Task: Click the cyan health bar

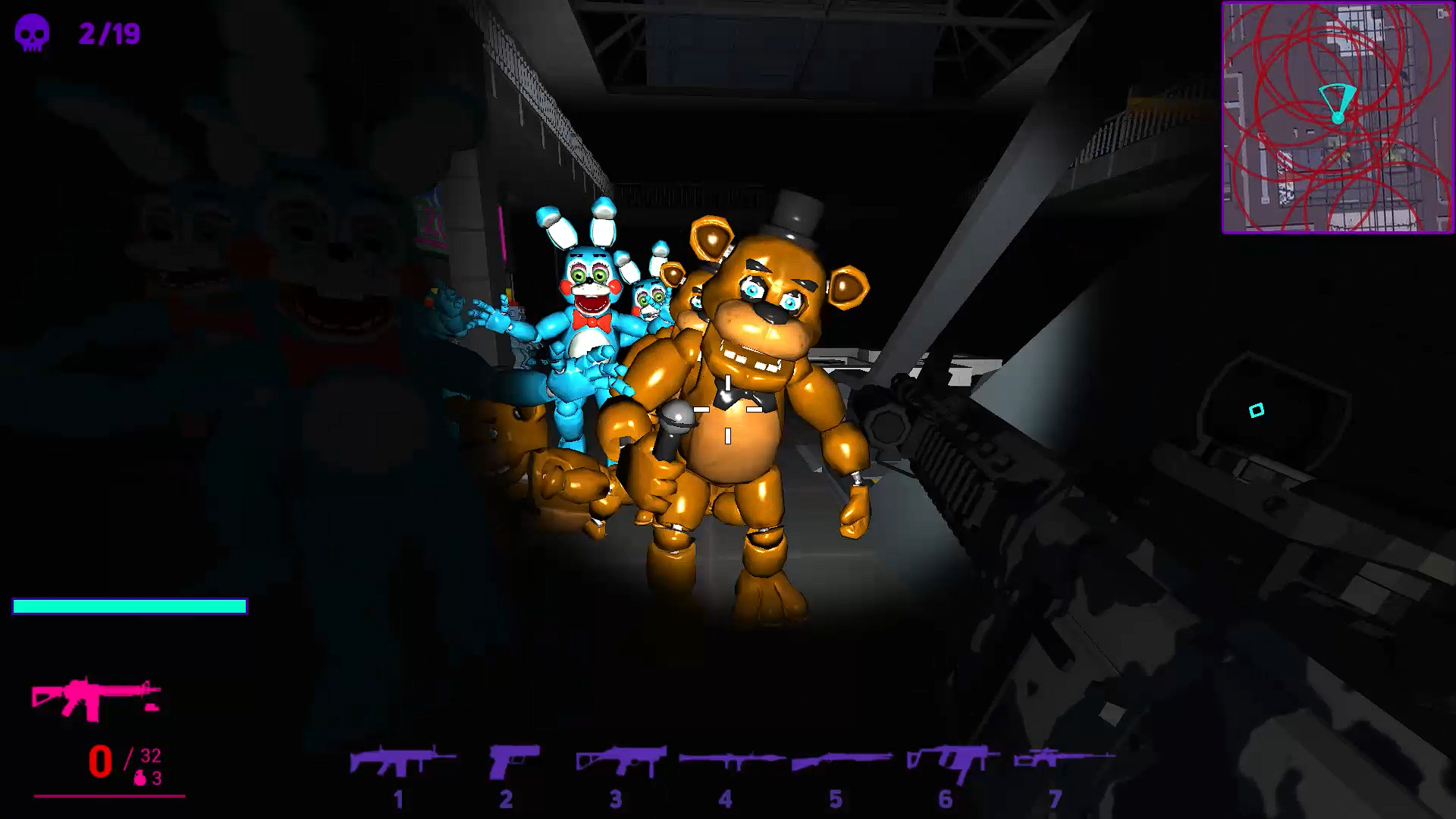Action: pyautogui.click(x=129, y=607)
